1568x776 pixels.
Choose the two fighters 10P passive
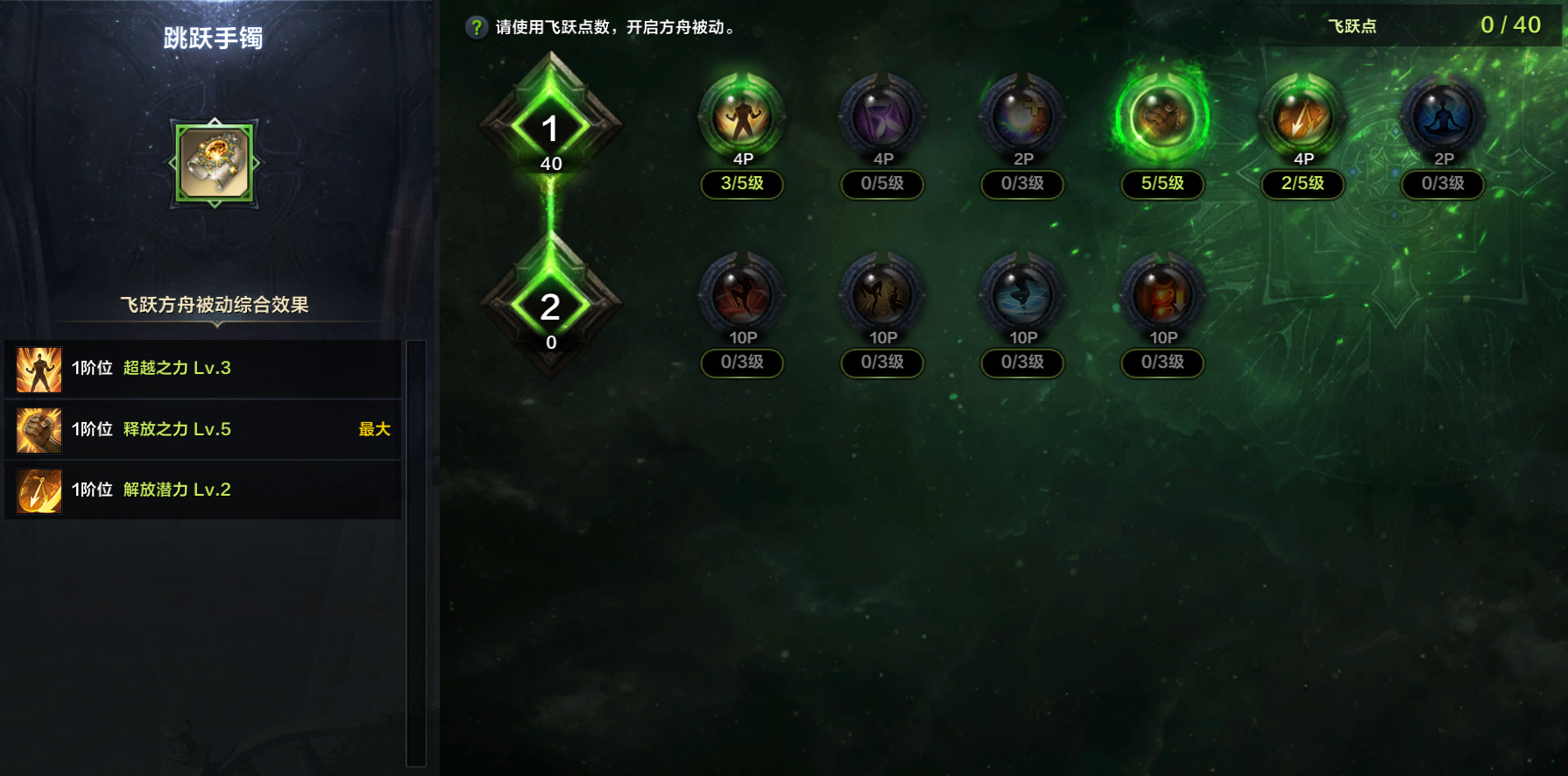pyautogui.click(x=882, y=296)
